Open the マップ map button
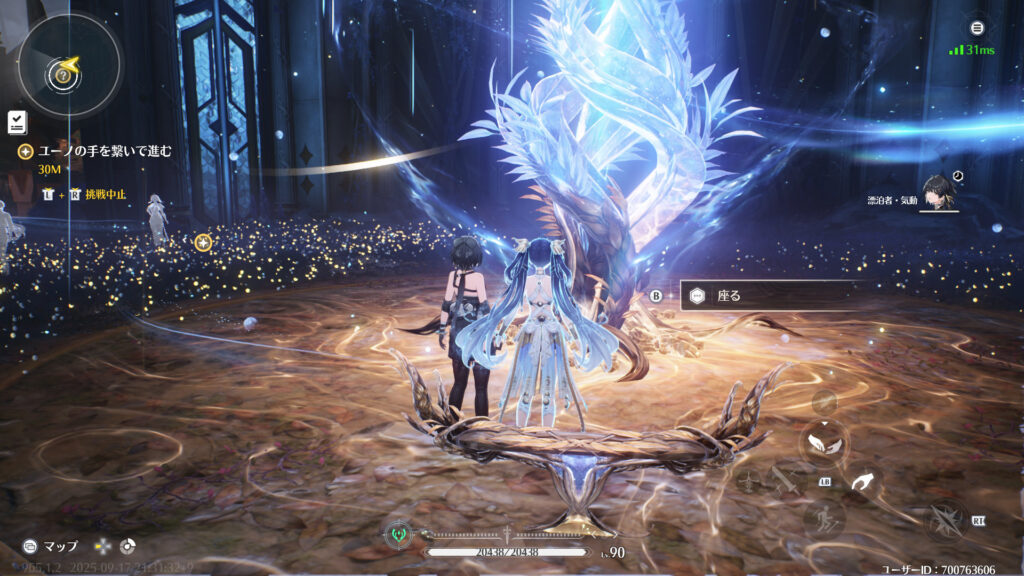This screenshot has height=576, width=1024. pyautogui.click(x=52, y=547)
